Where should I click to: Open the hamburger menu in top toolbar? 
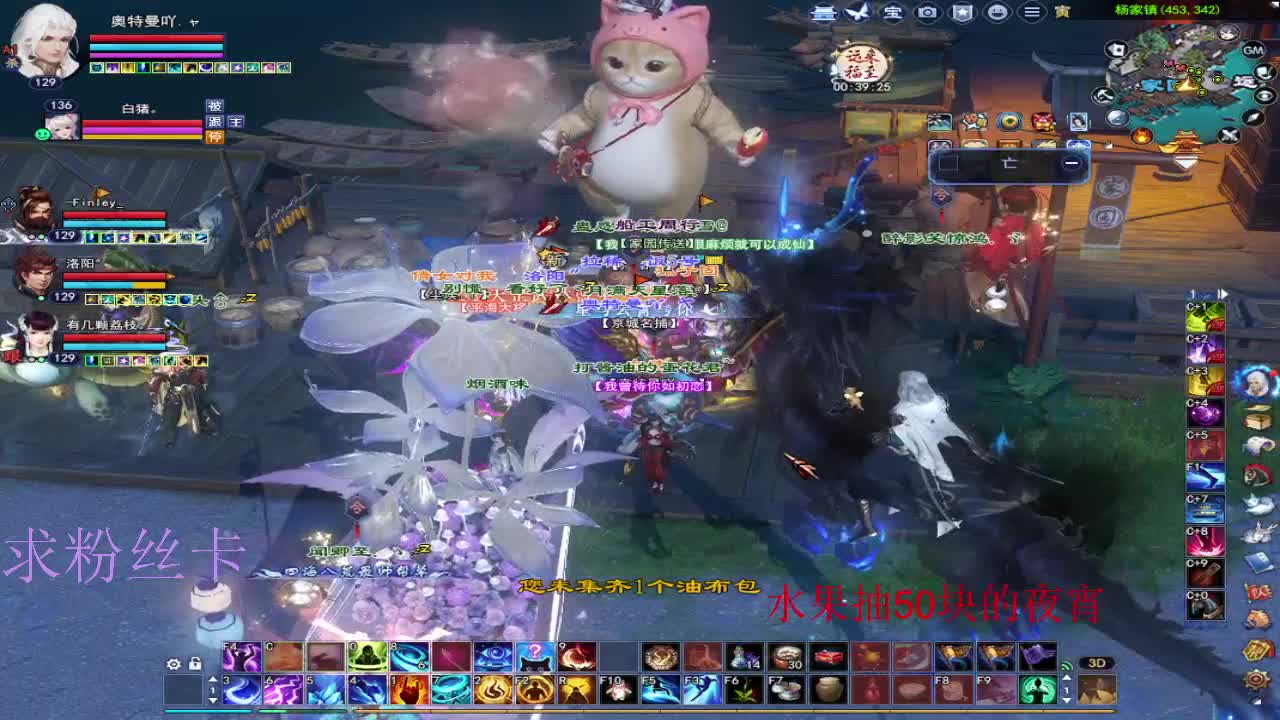click(x=1033, y=13)
